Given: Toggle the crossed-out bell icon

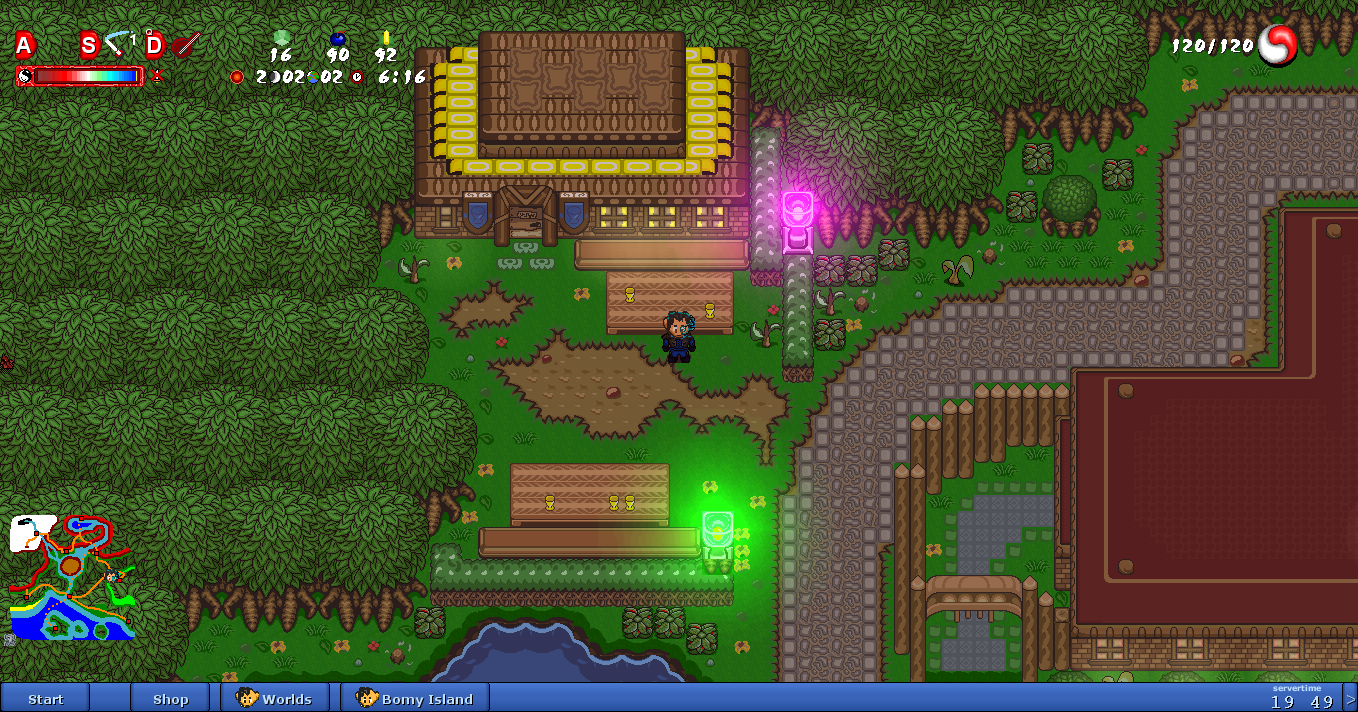Looking at the screenshot, I should click(157, 75).
